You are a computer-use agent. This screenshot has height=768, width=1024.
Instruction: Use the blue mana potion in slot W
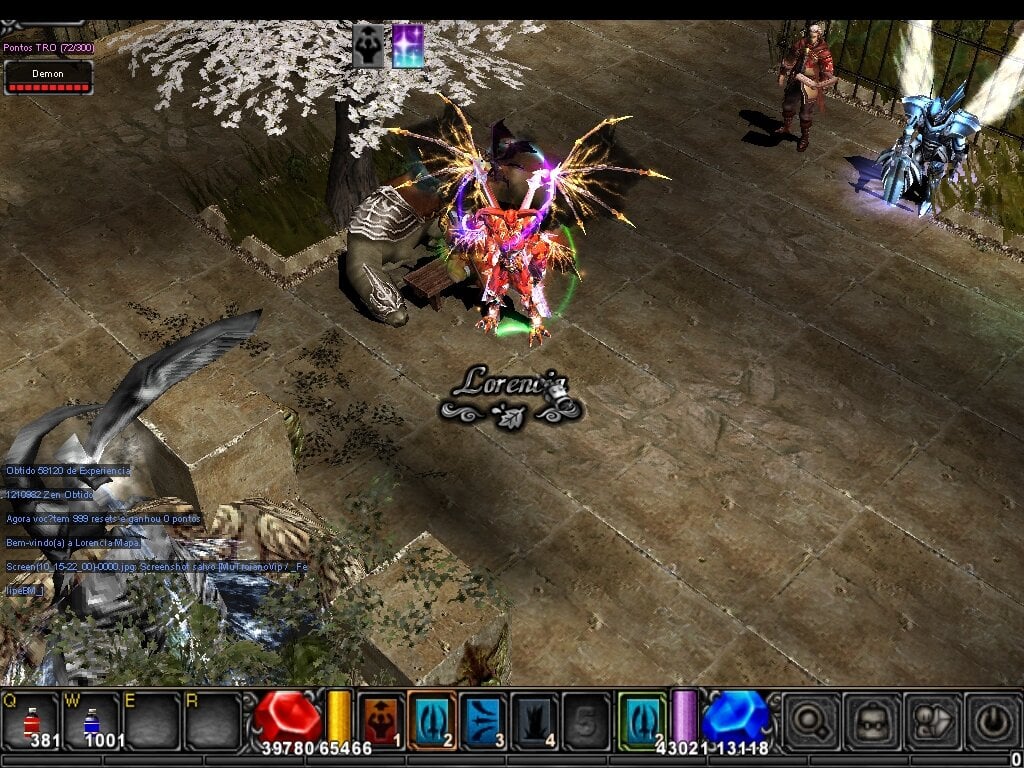coord(91,720)
